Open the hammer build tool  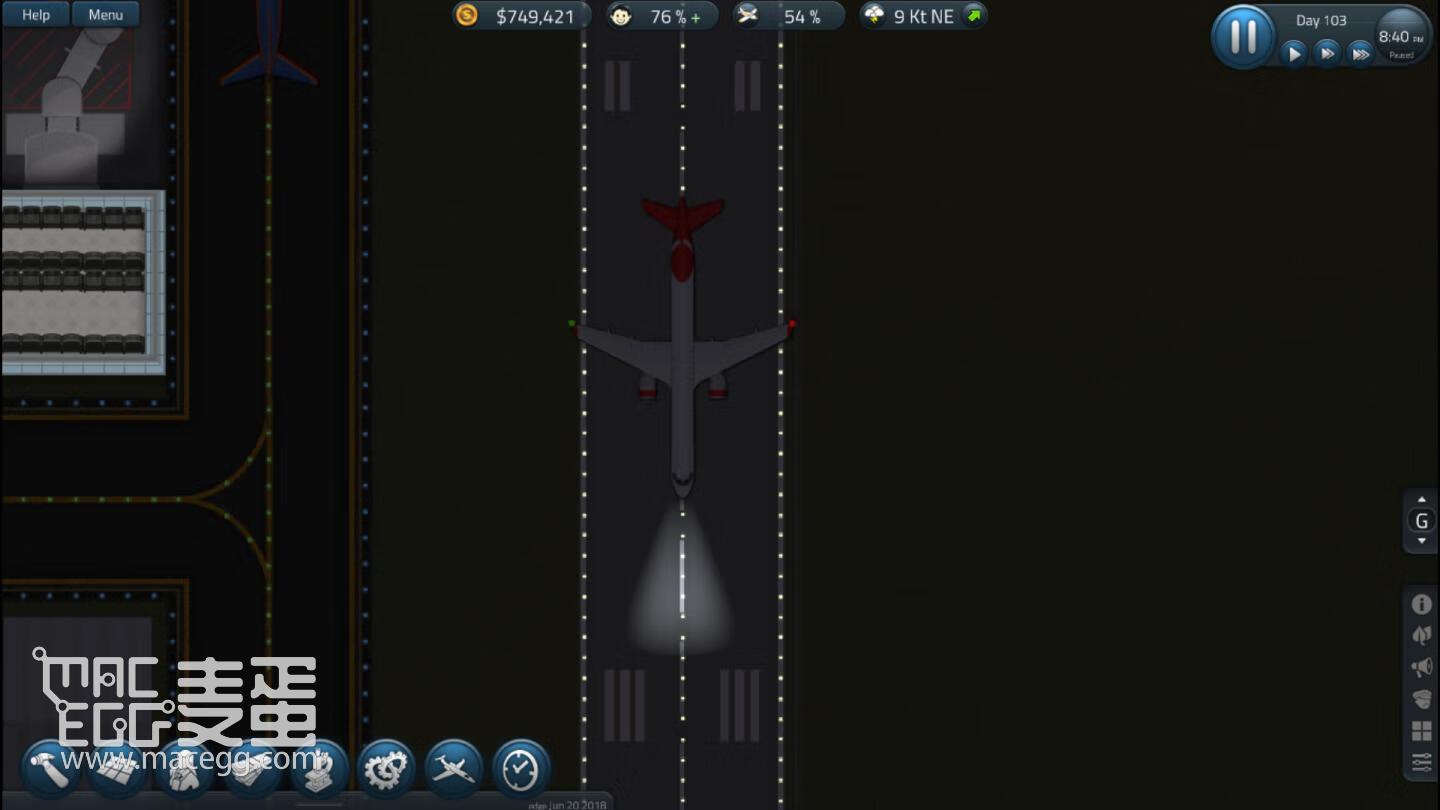(50, 770)
